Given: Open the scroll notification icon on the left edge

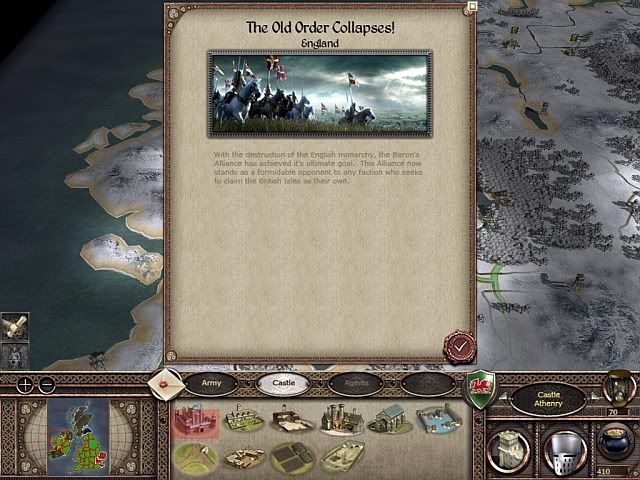Looking at the screenshot, I should (x=15, y=327).
